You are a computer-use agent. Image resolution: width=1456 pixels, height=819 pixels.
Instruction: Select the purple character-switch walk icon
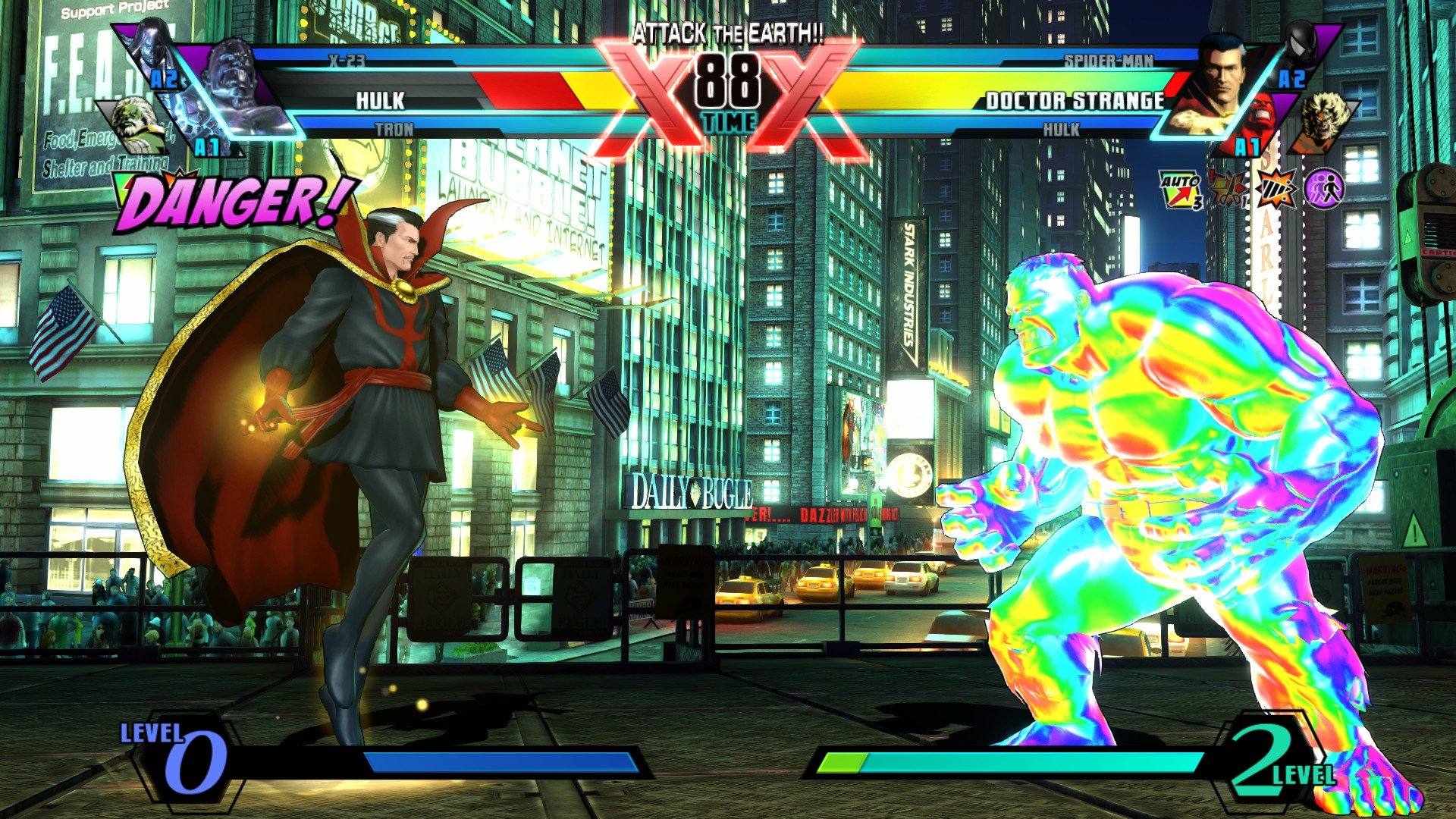coord(1324,188)
